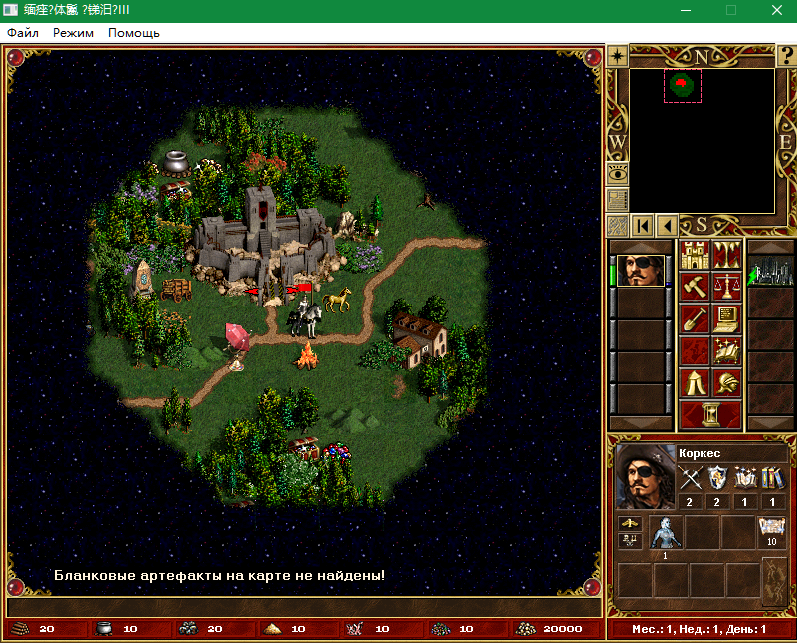Open the spellbook button with sparkles
797x643 pixels.
tap(726, 352)
